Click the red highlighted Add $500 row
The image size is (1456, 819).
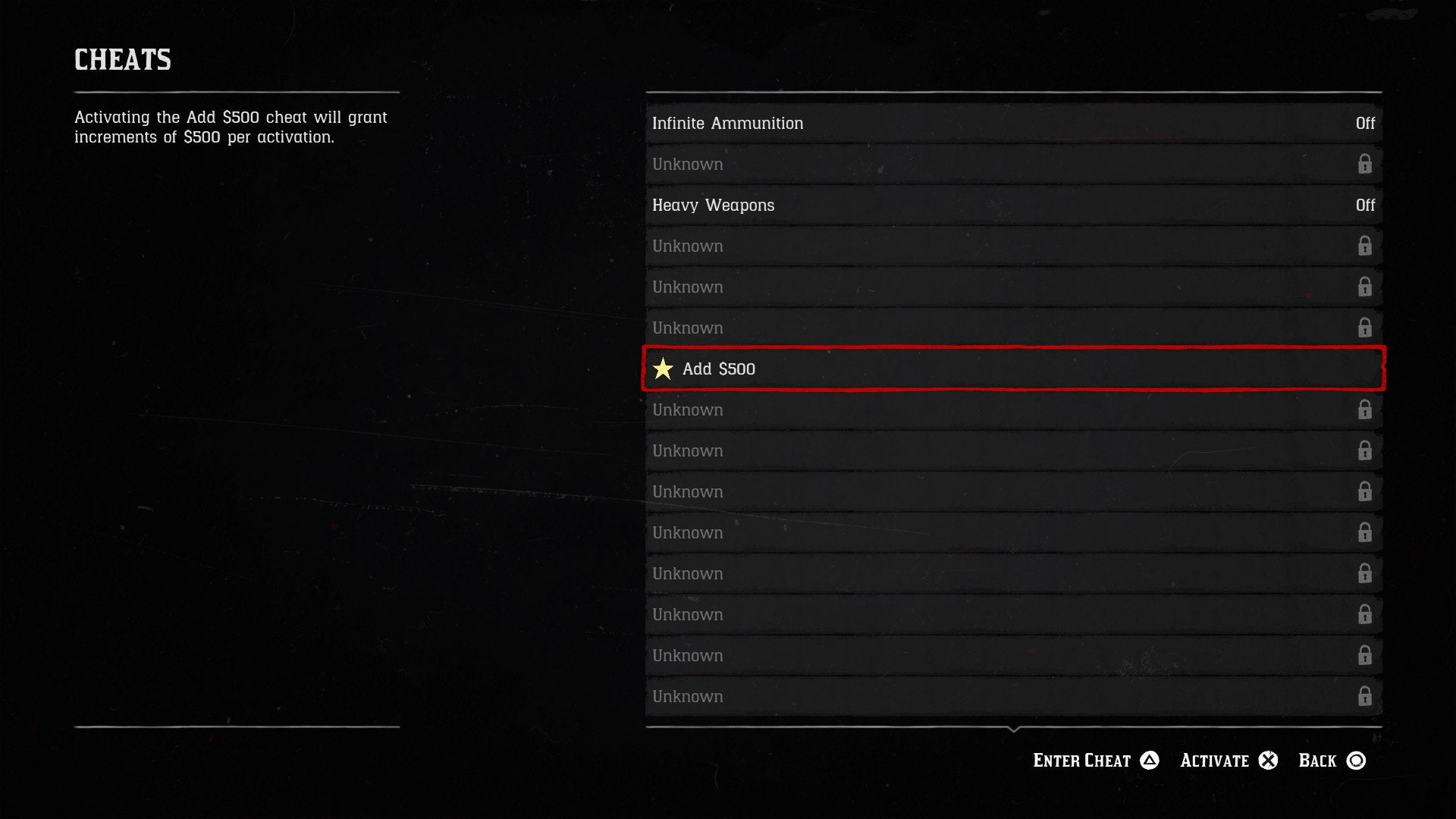1015,369
